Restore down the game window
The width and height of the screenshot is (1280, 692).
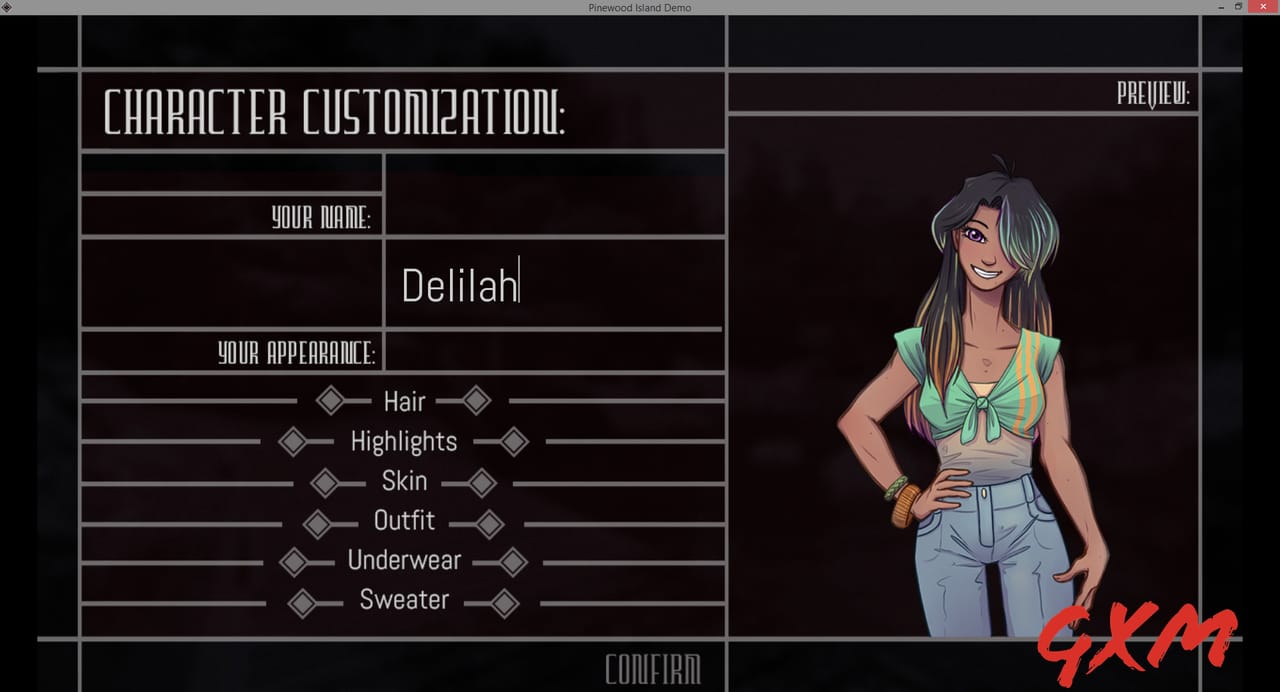1238,7
